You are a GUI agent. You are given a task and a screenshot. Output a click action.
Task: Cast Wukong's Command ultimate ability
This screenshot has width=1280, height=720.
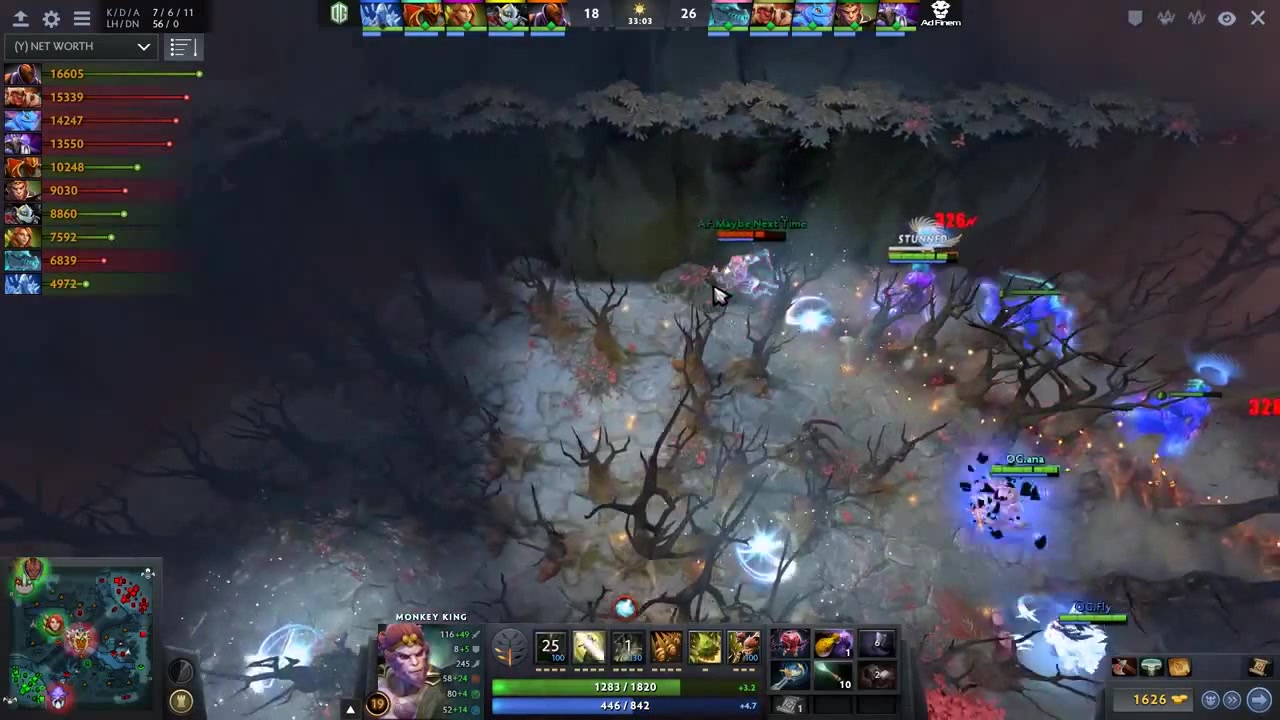(x=744, y=647)
